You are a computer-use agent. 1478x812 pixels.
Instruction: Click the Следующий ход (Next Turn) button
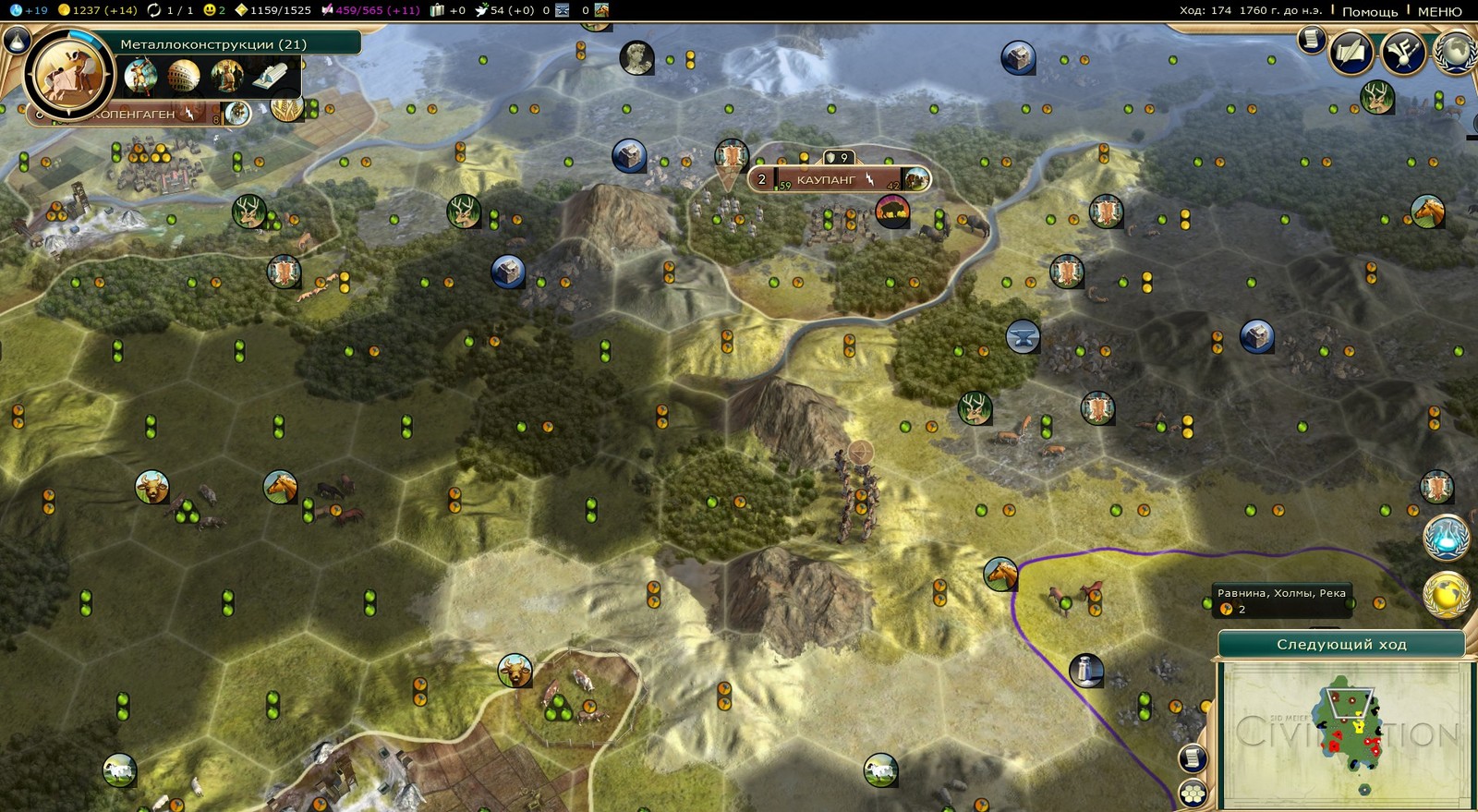1340,644
